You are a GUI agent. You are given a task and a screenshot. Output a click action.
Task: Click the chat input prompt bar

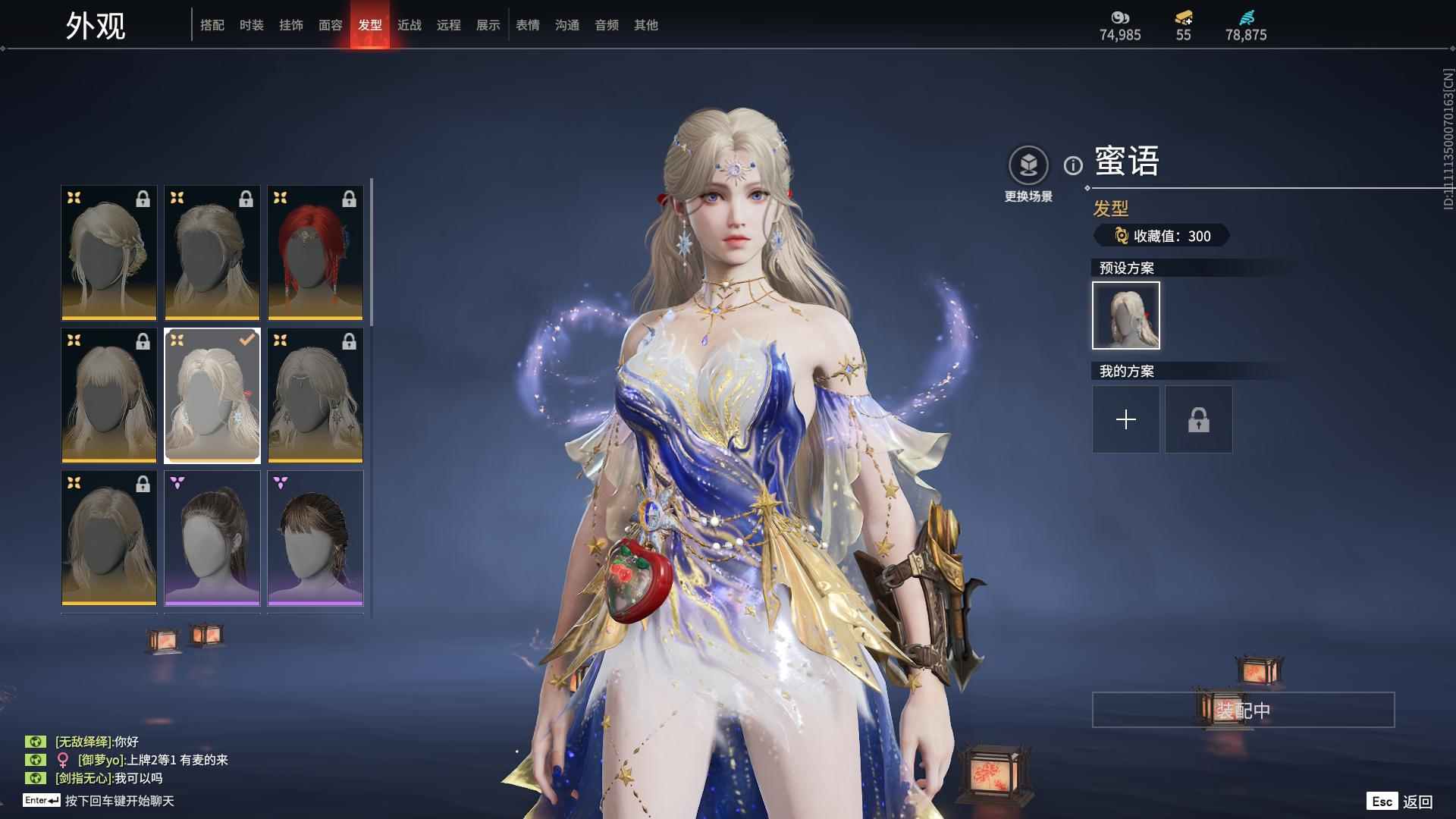[119, 801]
